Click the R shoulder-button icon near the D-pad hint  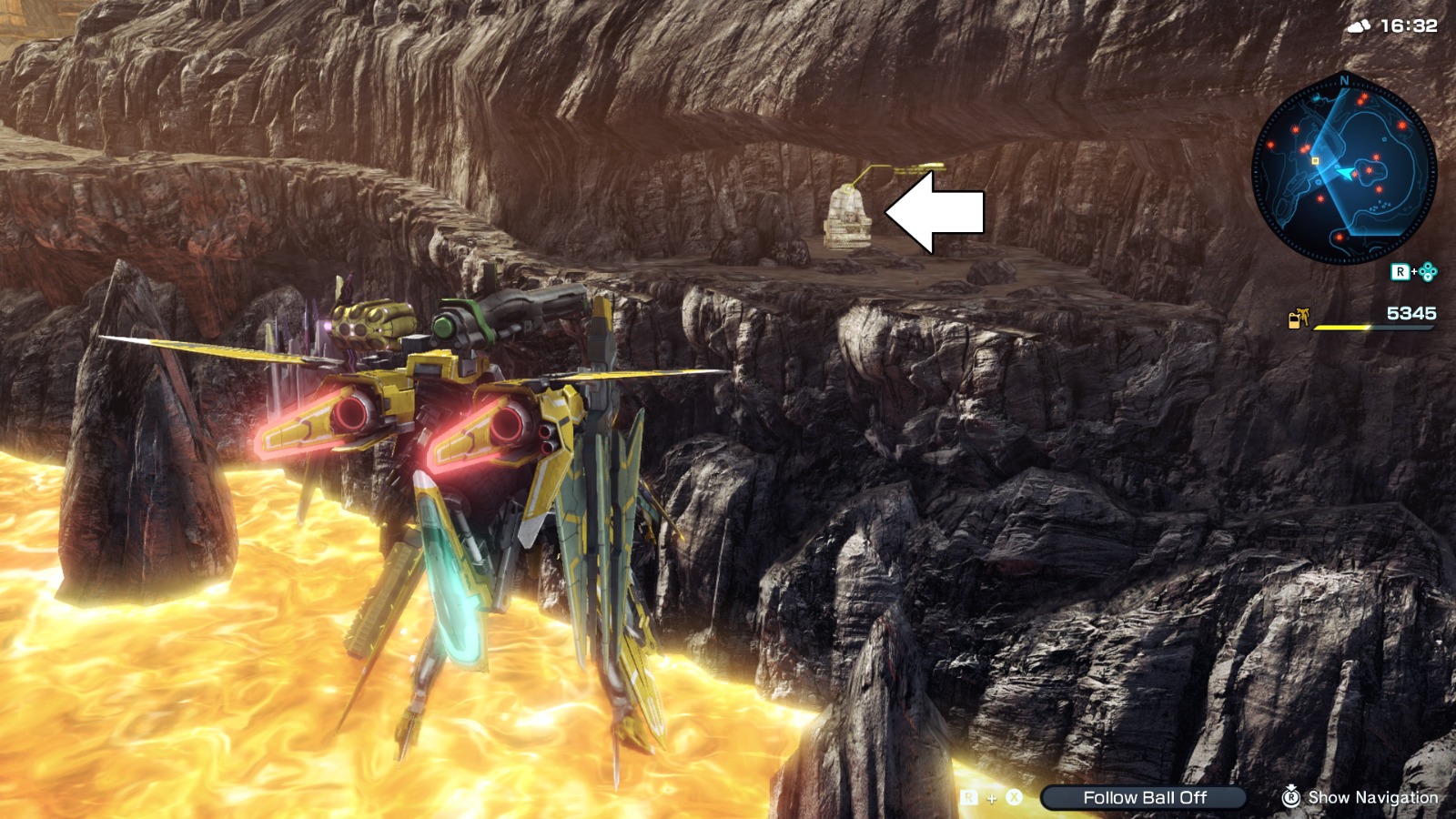click(x=1400, y=270)
